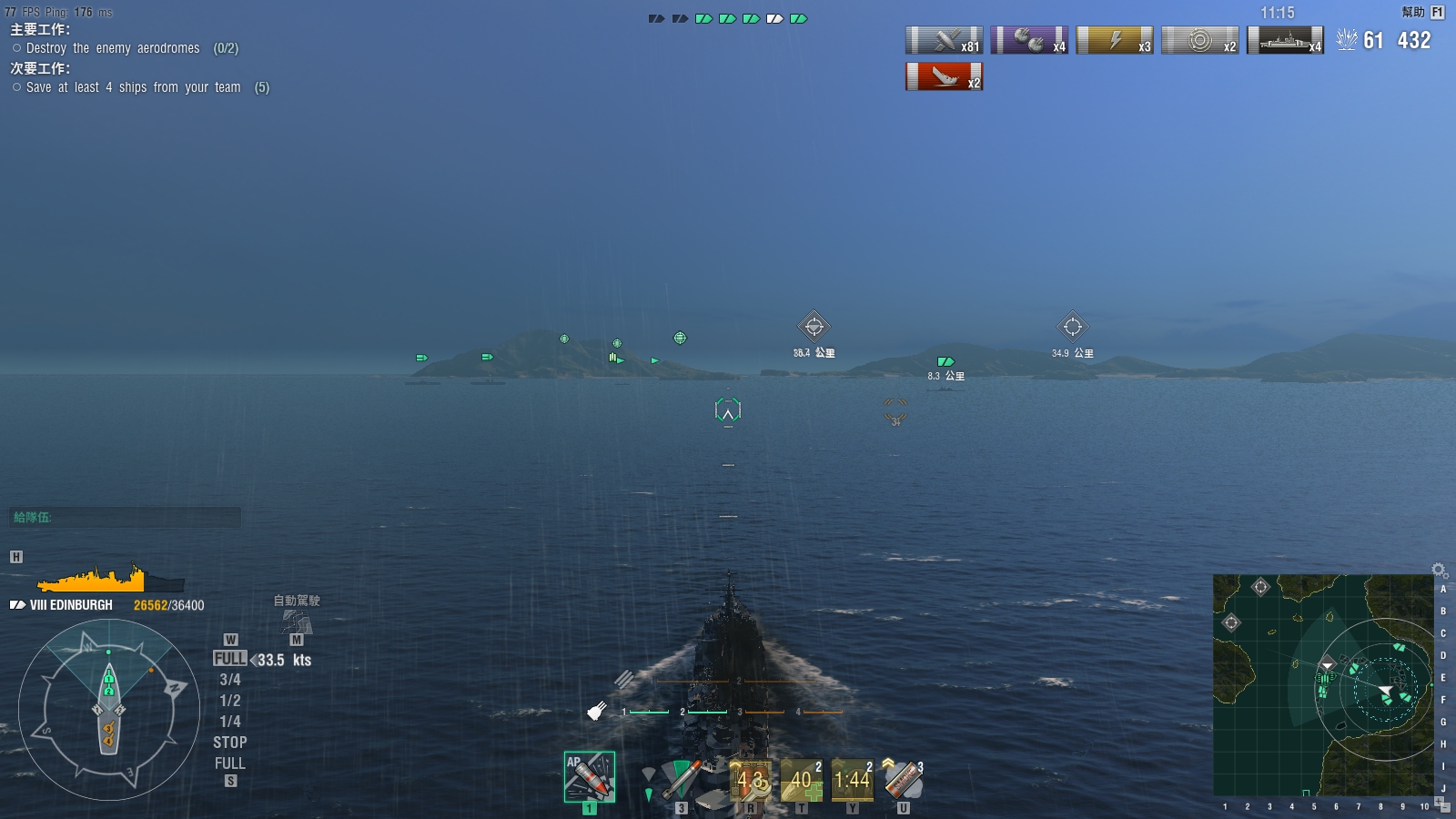Image resolution: width=1456 pixels, height=819 pixels.
Task: Set engine speed to 1/2
Action: 229,701
